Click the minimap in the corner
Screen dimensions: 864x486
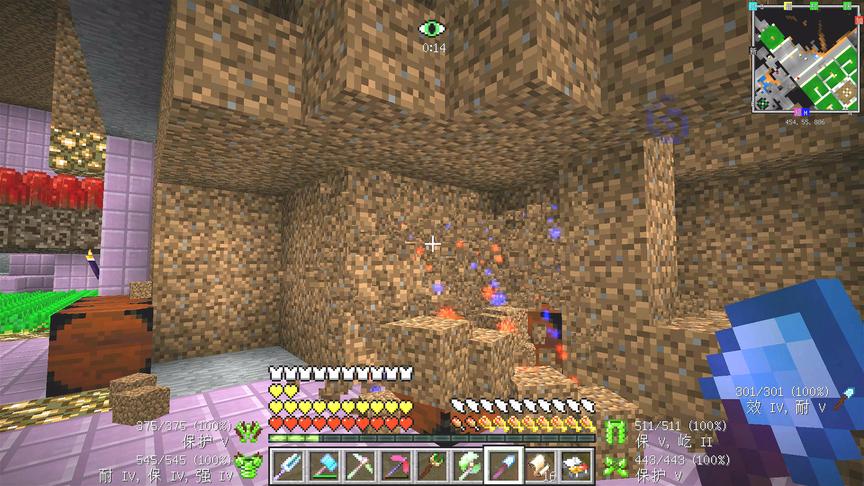click(805, 58)
